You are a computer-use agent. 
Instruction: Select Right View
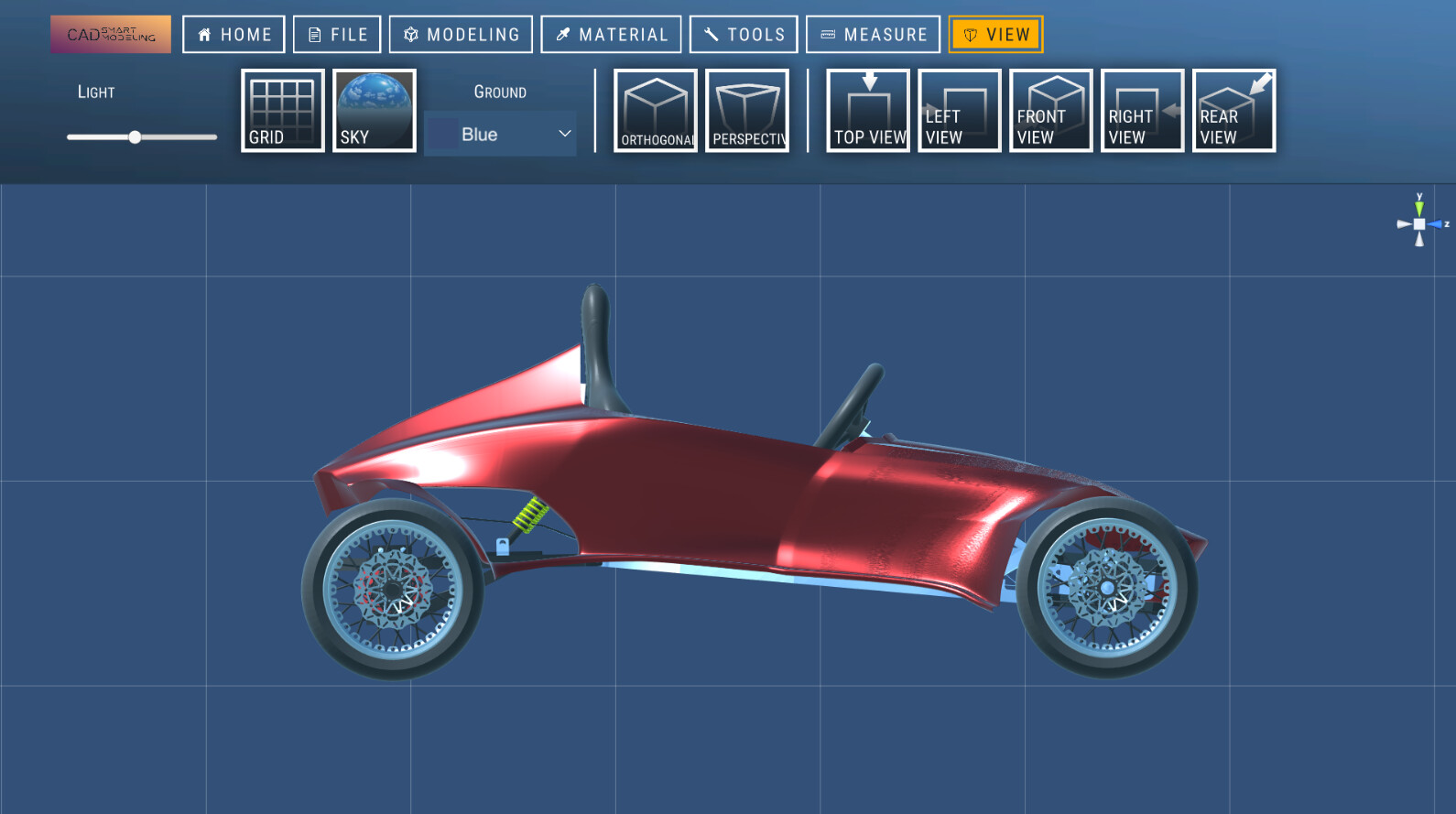pos(1141,110)
